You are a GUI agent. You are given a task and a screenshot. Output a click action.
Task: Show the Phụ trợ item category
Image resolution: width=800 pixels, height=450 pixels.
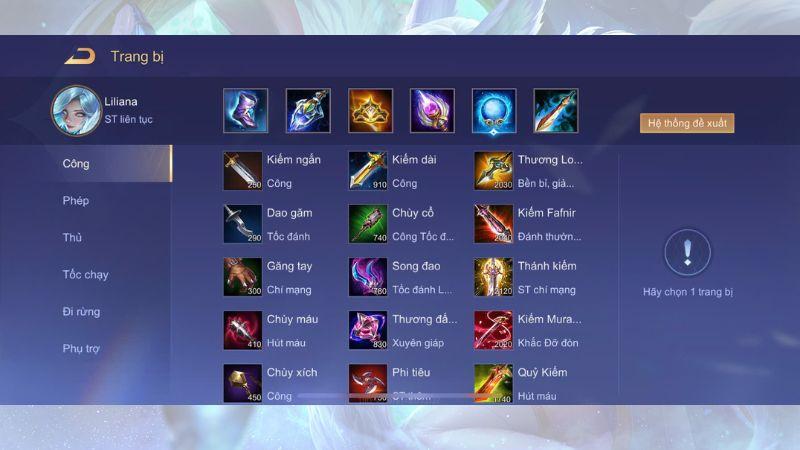pyautogui.click(x=81, y=349)
